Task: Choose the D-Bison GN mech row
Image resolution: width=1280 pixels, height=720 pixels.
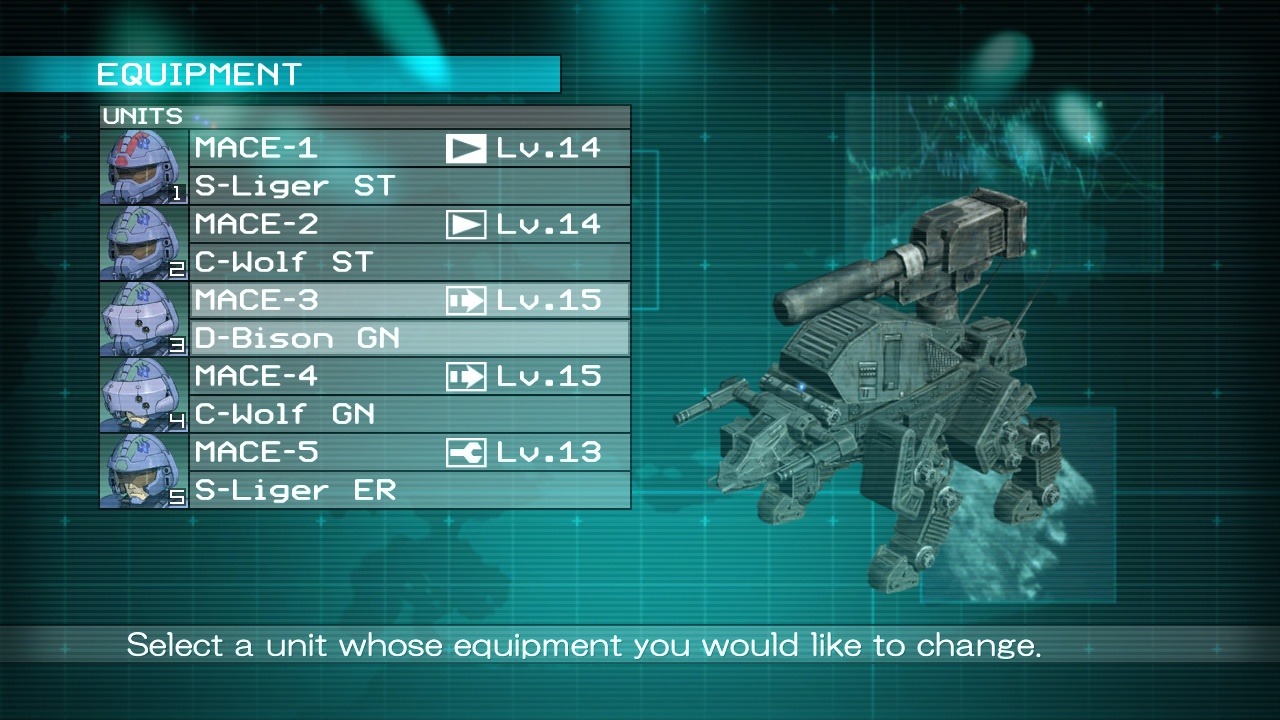Action: coord(410,338)
